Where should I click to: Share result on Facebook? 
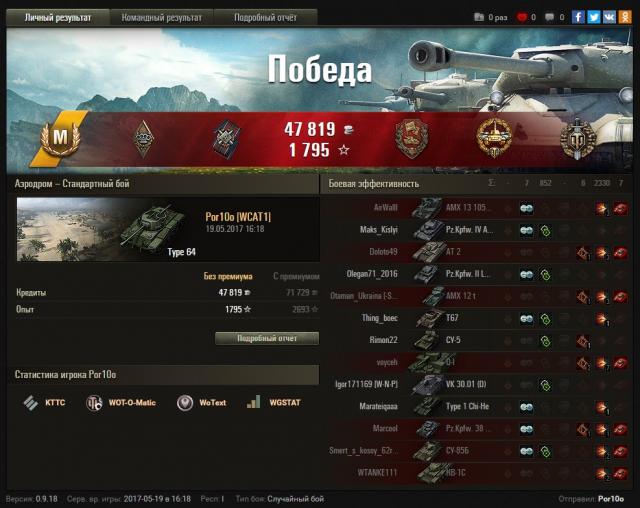(578, 17)
